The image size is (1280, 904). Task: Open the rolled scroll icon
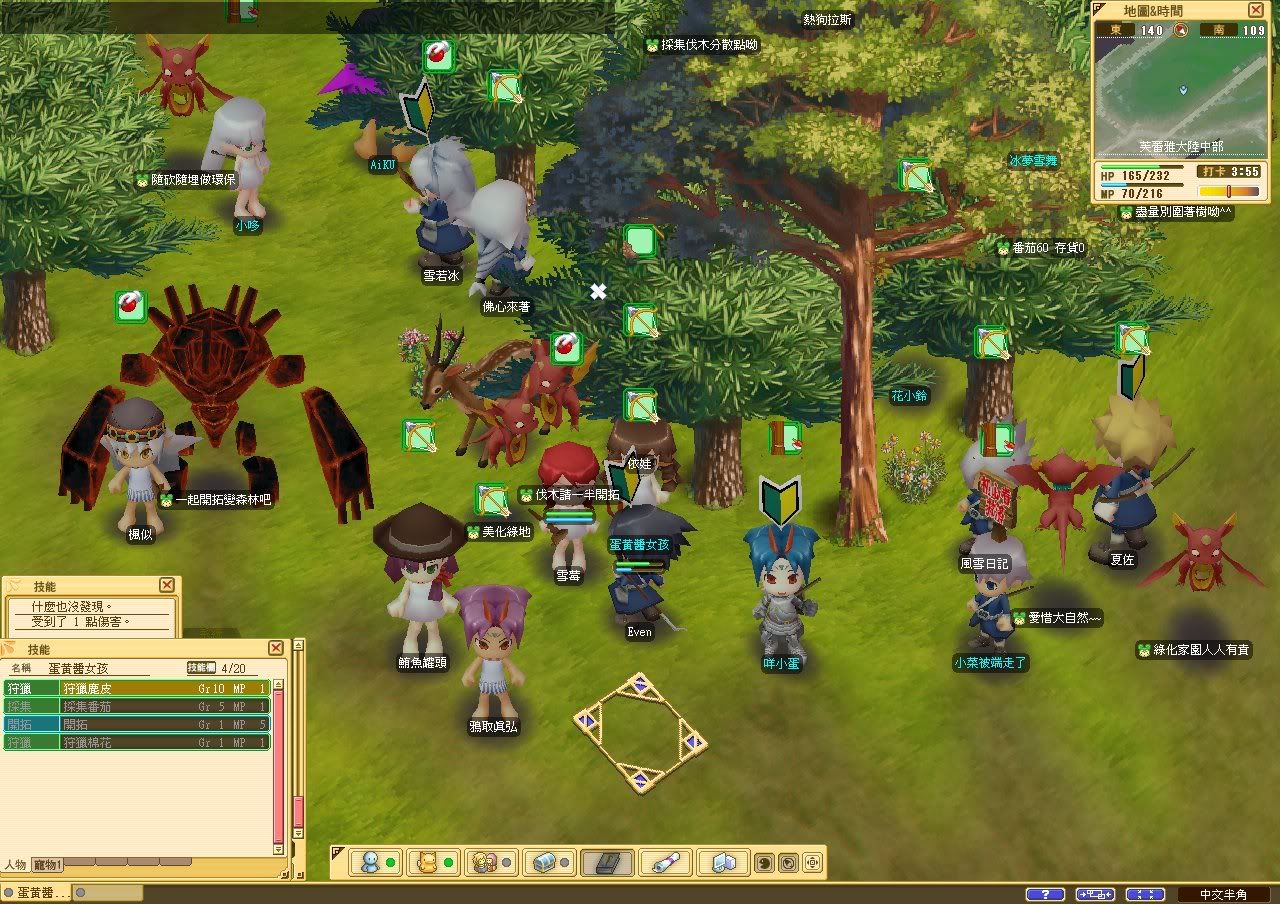click(665, 862)
